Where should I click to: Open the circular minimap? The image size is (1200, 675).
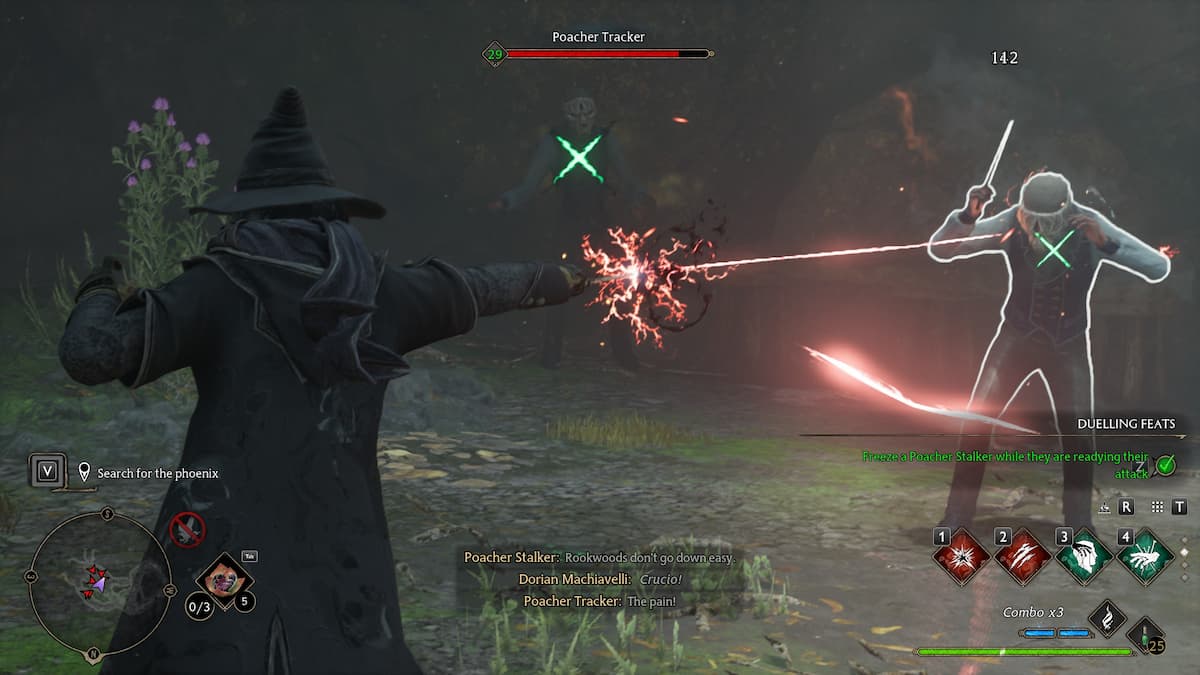pos(98,583)
